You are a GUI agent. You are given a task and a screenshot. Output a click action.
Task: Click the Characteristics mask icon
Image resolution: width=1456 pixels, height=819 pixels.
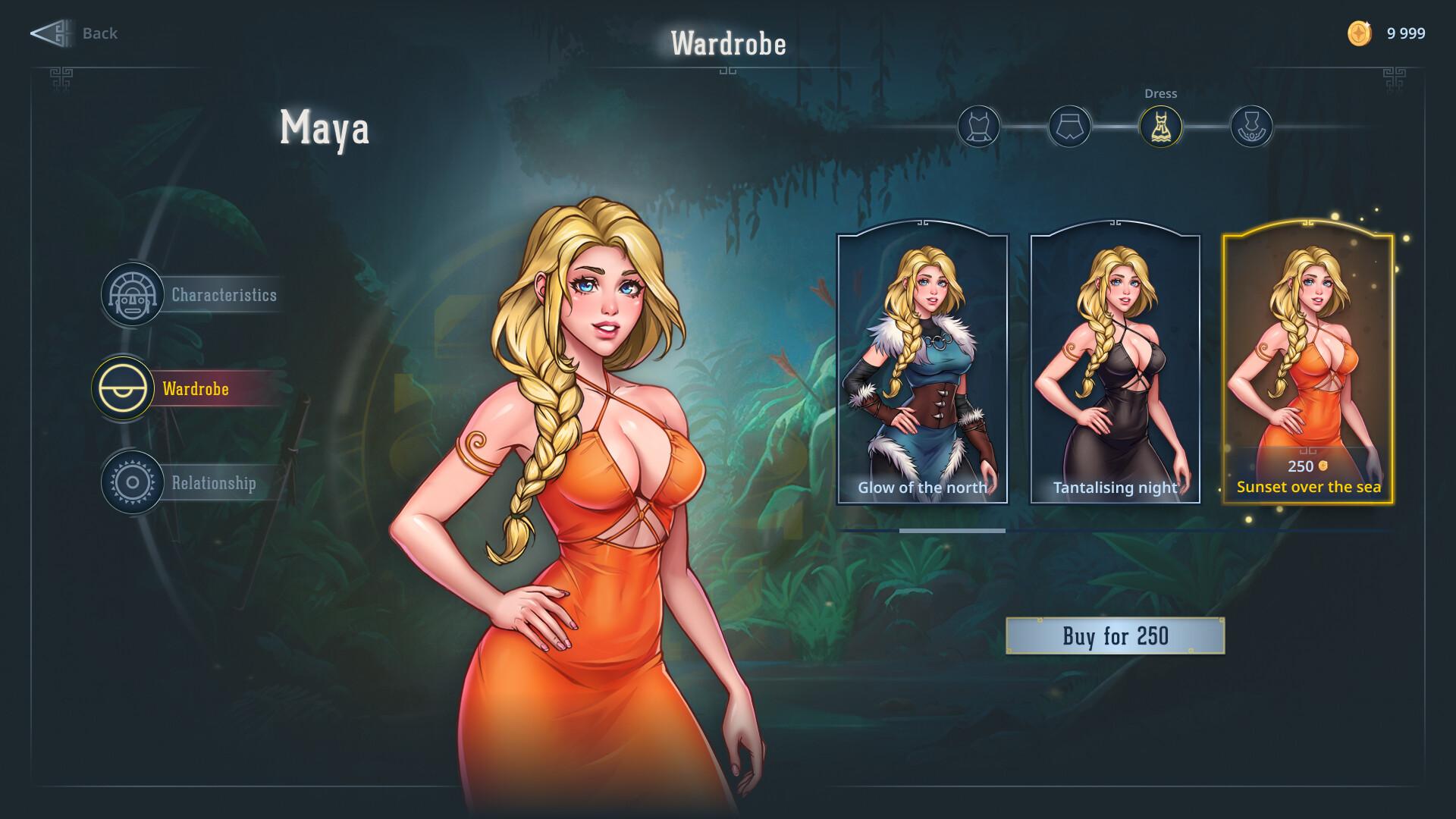[133, 296]
